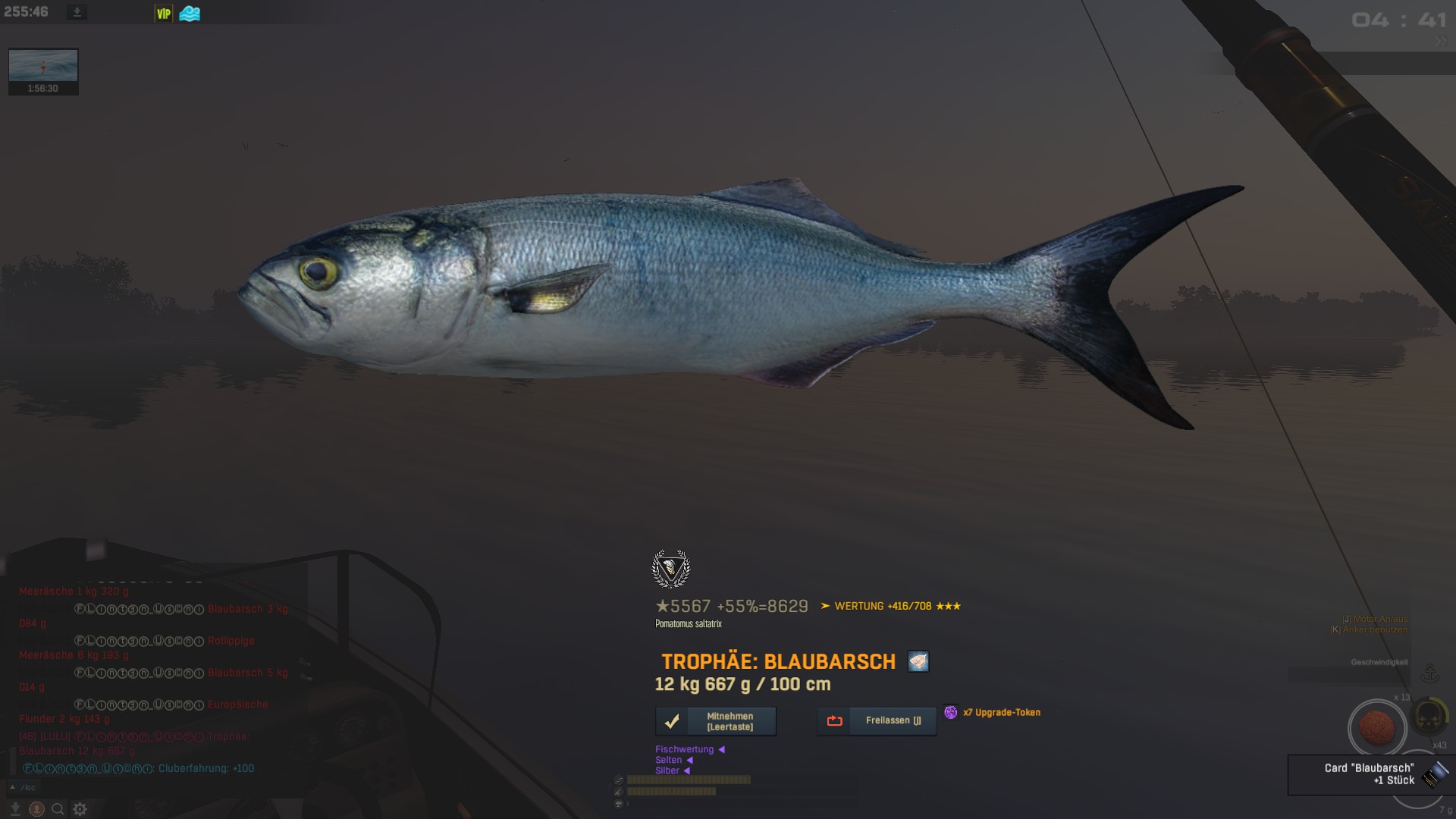The image size is (1456, 819).
Task: Click the chat magnifying glass icon
Action: click(58, 809)
